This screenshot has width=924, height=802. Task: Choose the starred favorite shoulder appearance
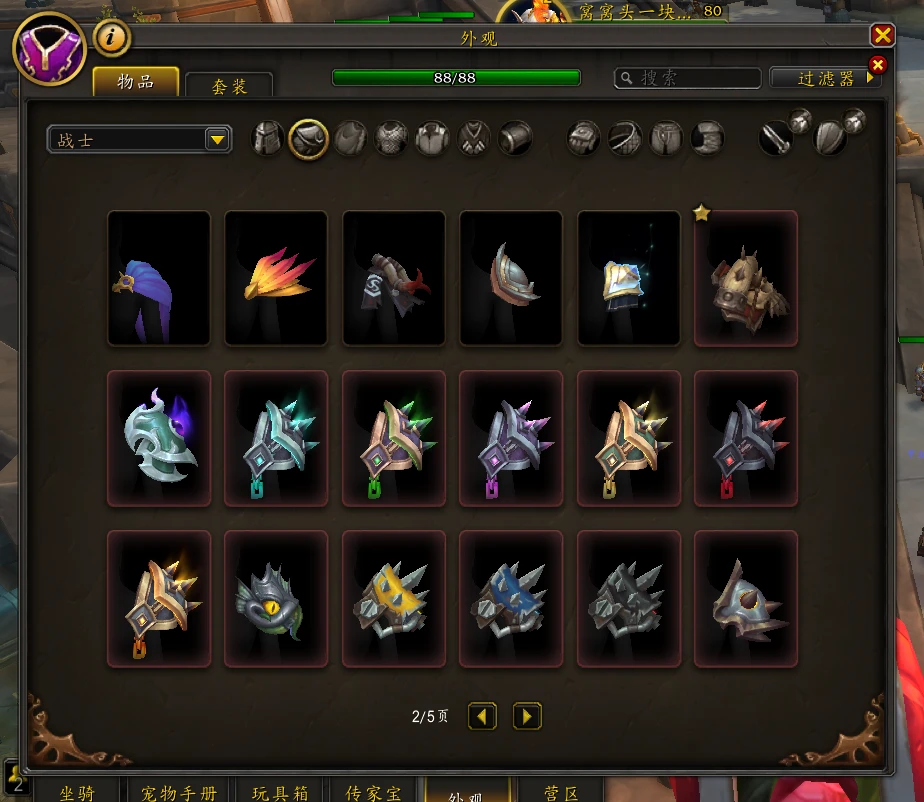[x=746, y=279]
